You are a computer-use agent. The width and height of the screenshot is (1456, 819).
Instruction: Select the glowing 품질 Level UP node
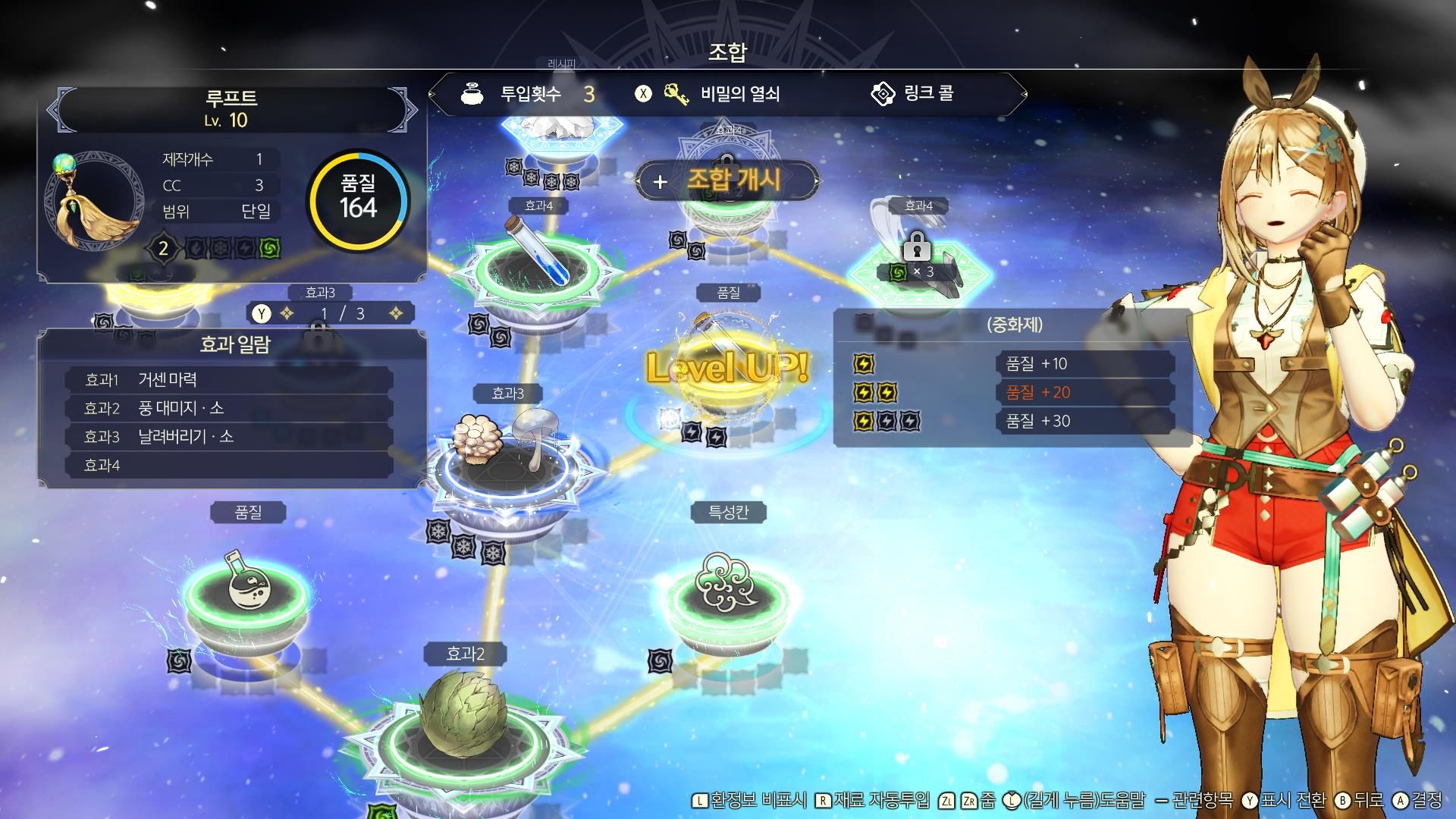pos(726,368)
